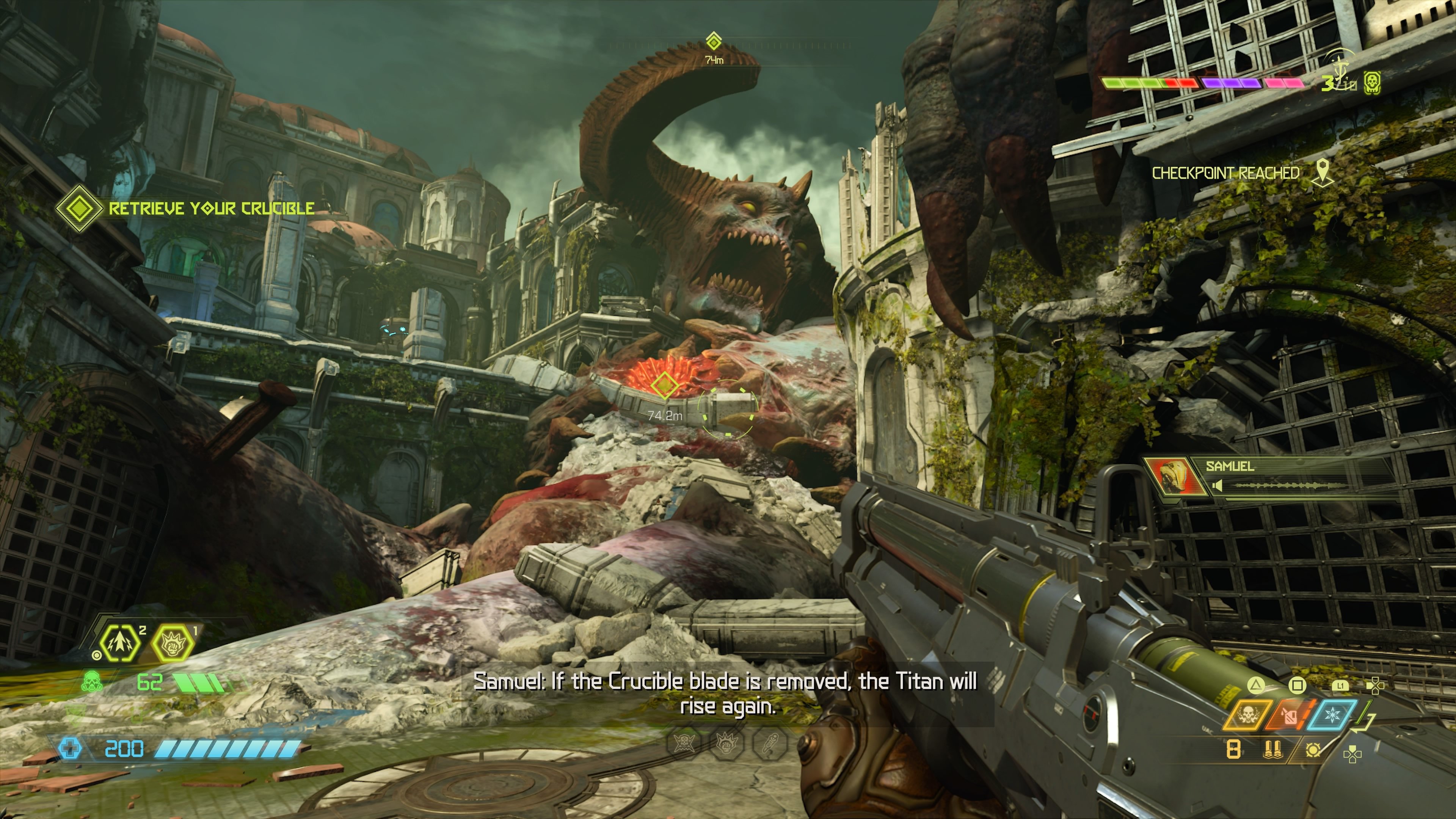Viewport: 1456px width, 819px height.
Task: Click the L1 button prompt icon
Action: (x=1340, y=685)
